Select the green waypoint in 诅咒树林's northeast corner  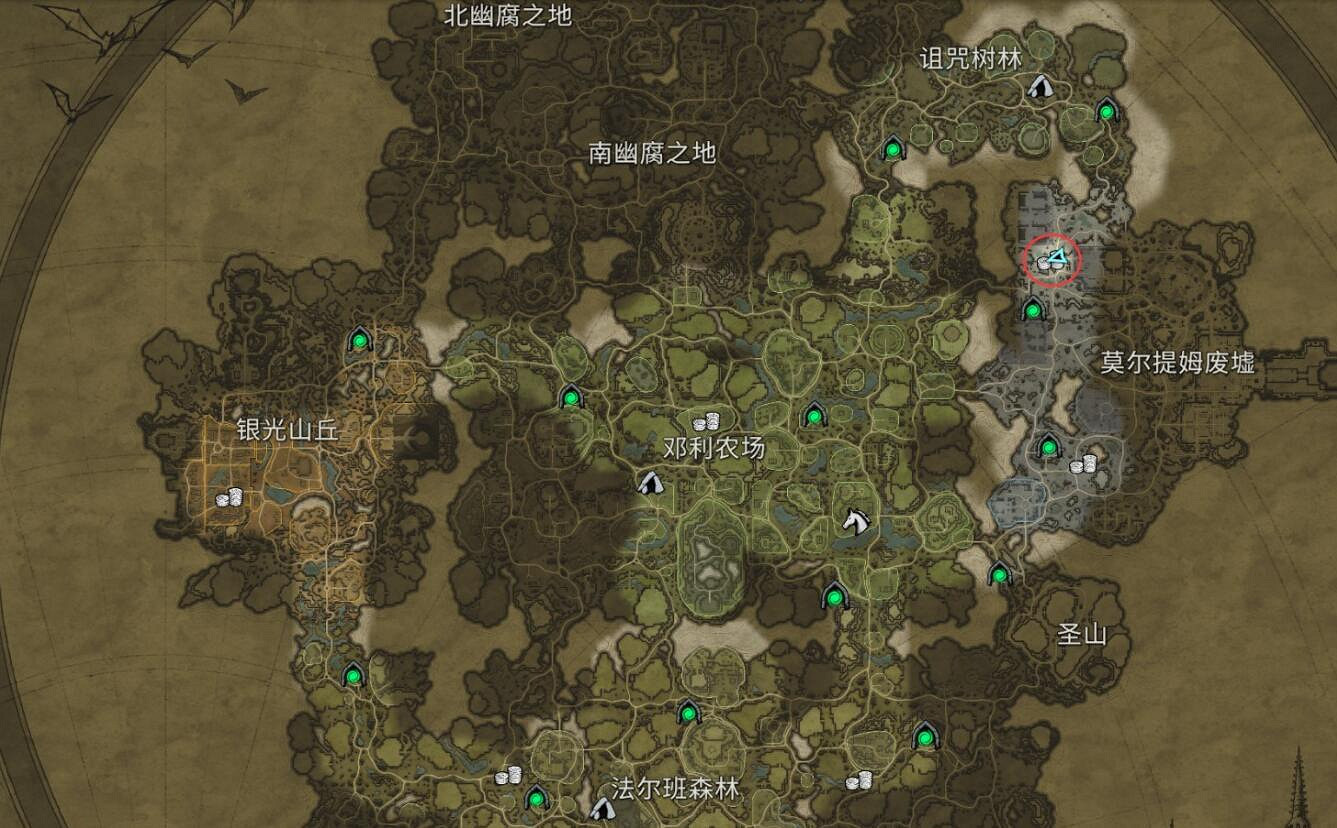tap(1107, 111)
